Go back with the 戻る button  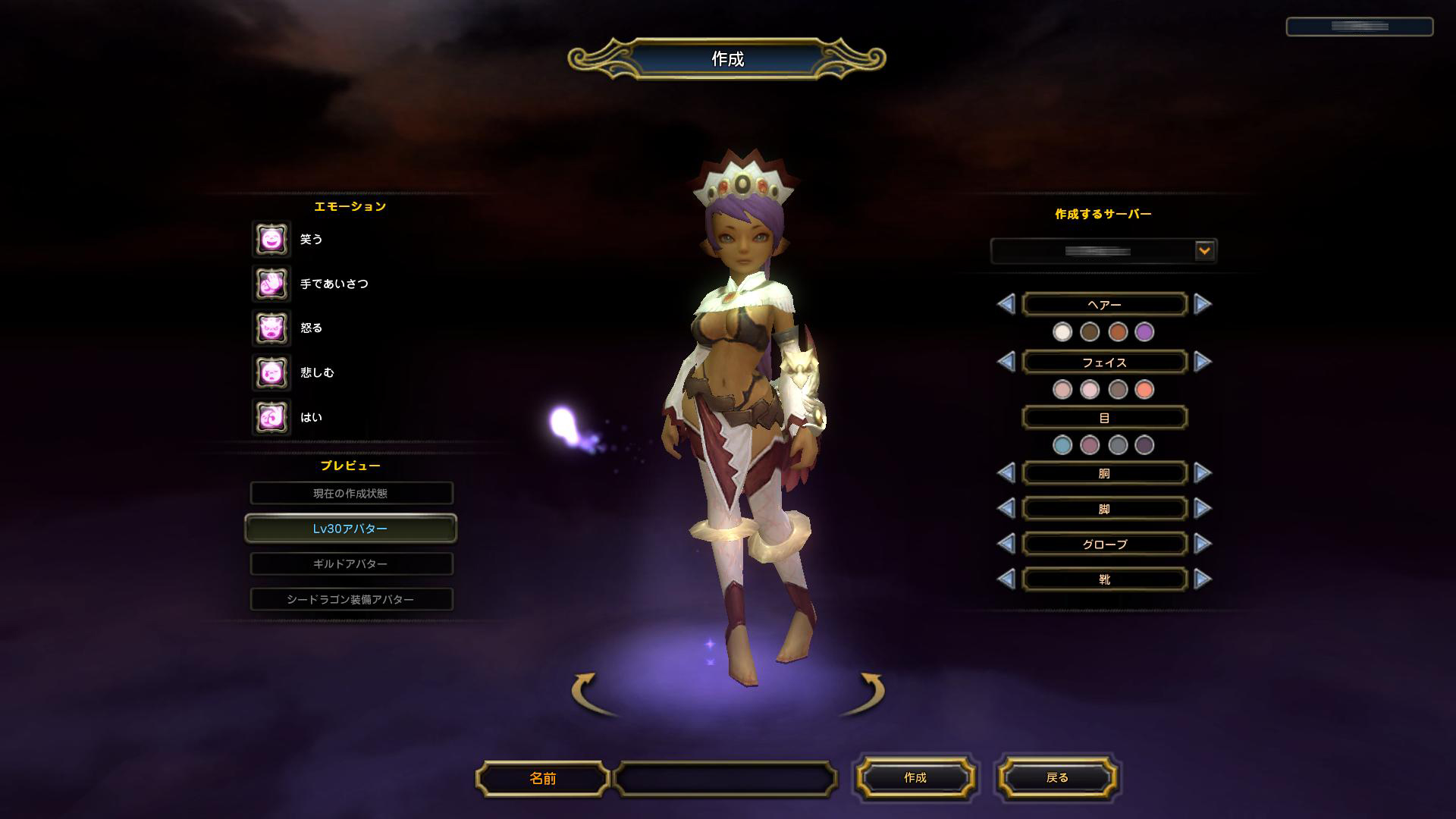point(1057,778)
